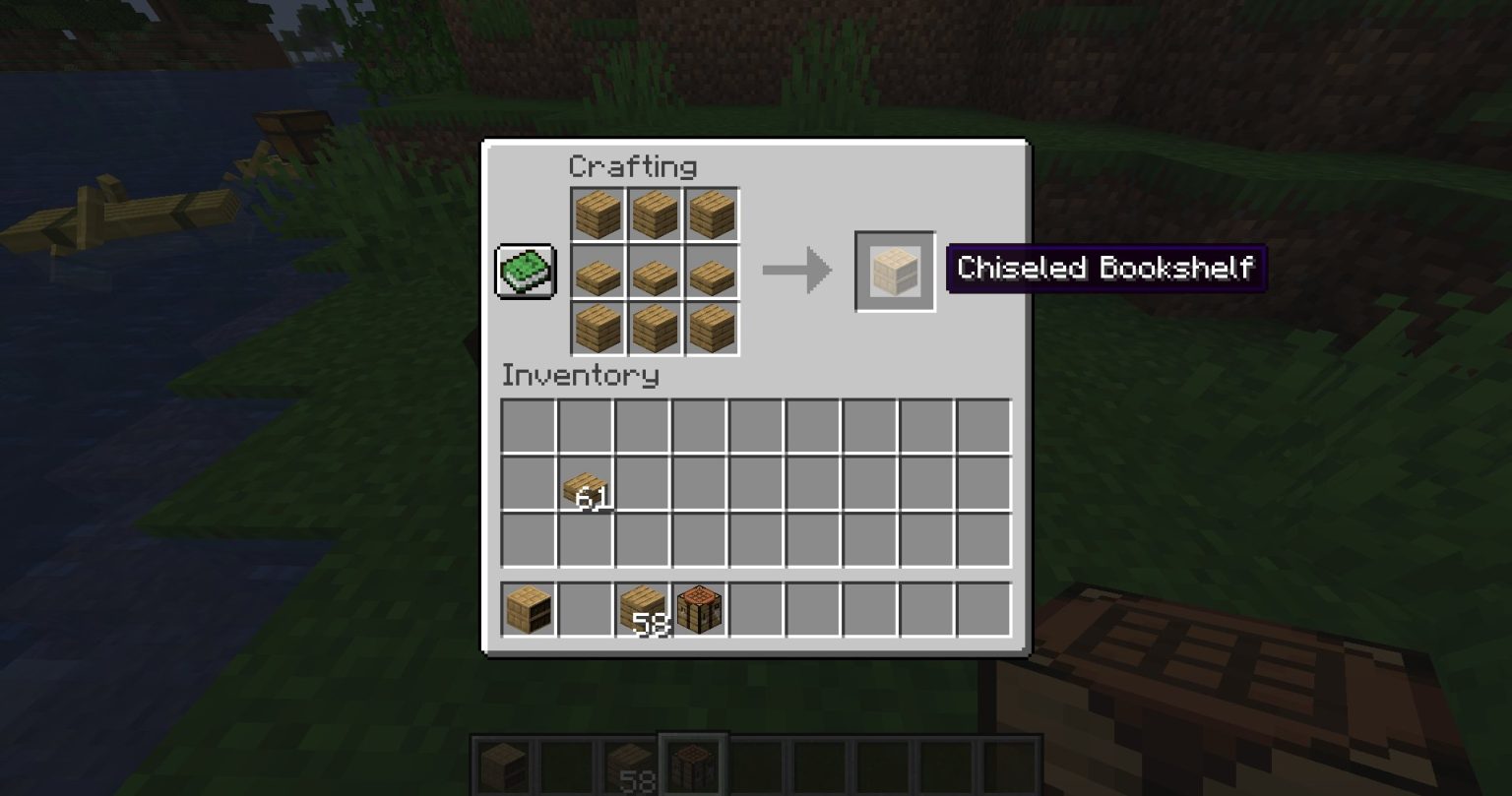Viewport: 1512px width, 796px height.
Task: Select the crafting table in the hotbar
Action: coord(700,608)
